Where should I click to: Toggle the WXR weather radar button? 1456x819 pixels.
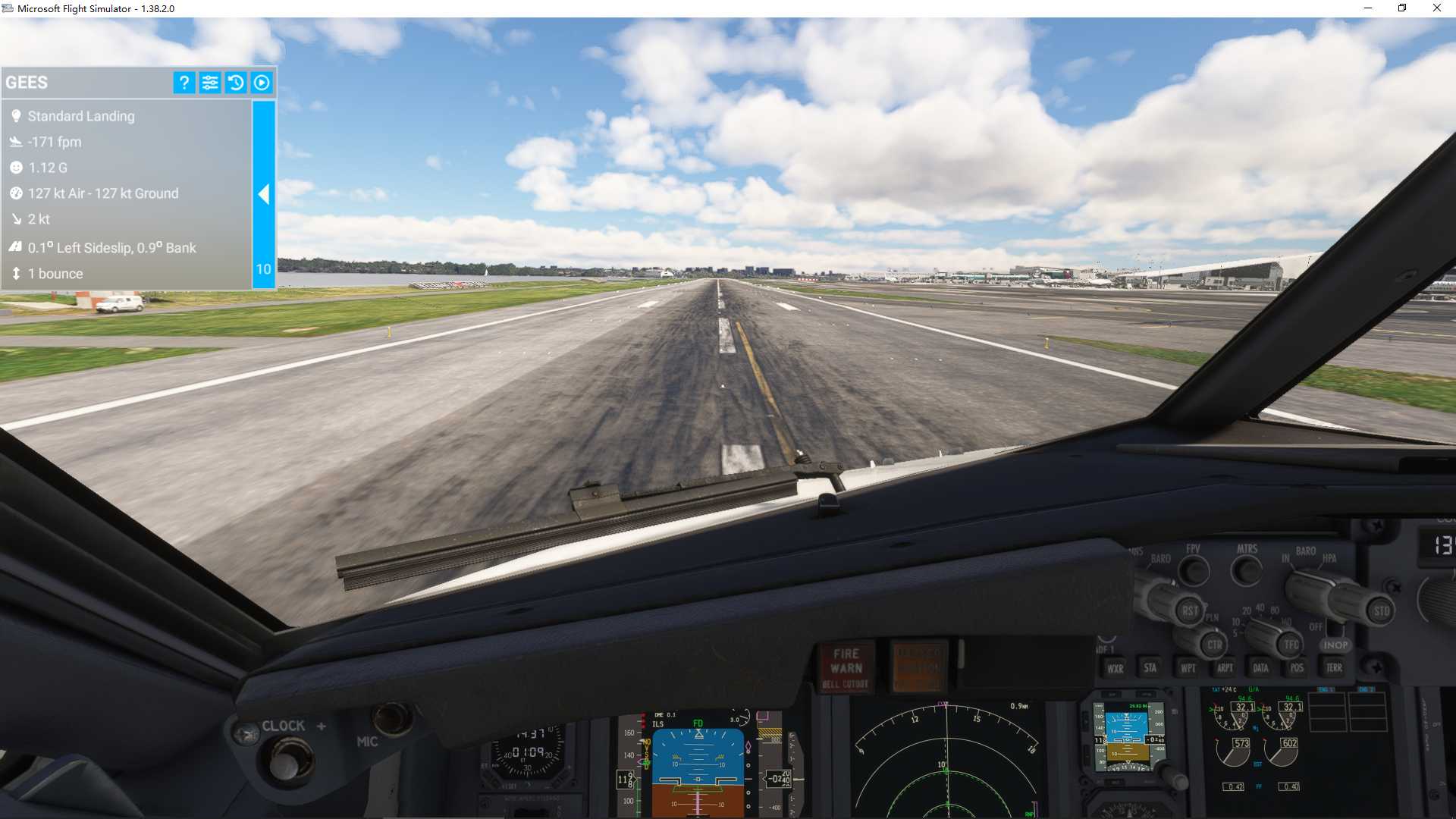1115,668
